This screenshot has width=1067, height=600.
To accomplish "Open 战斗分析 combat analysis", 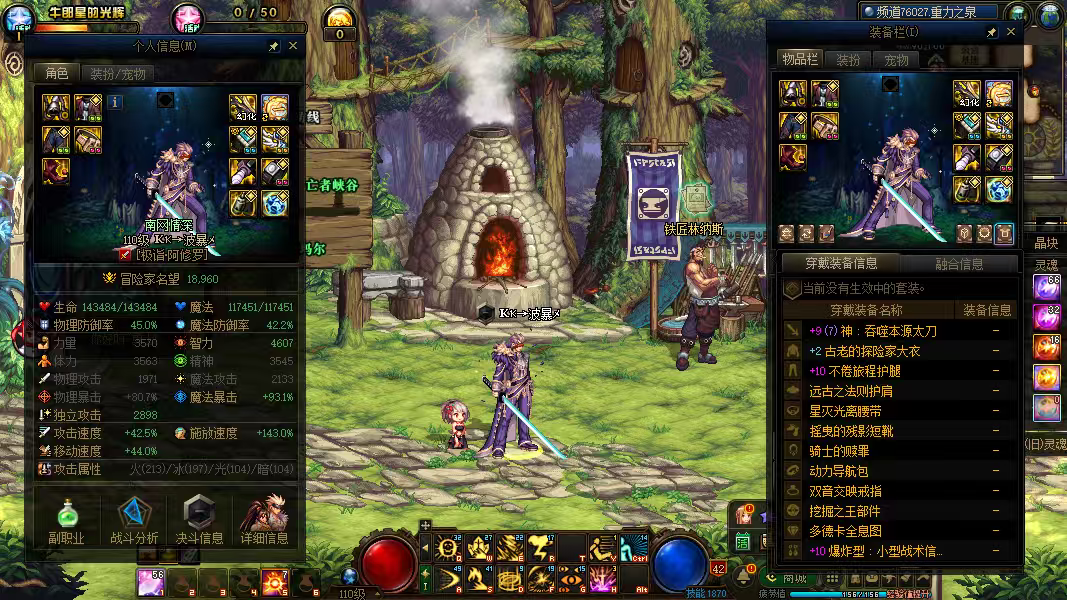I will (133, 519).
